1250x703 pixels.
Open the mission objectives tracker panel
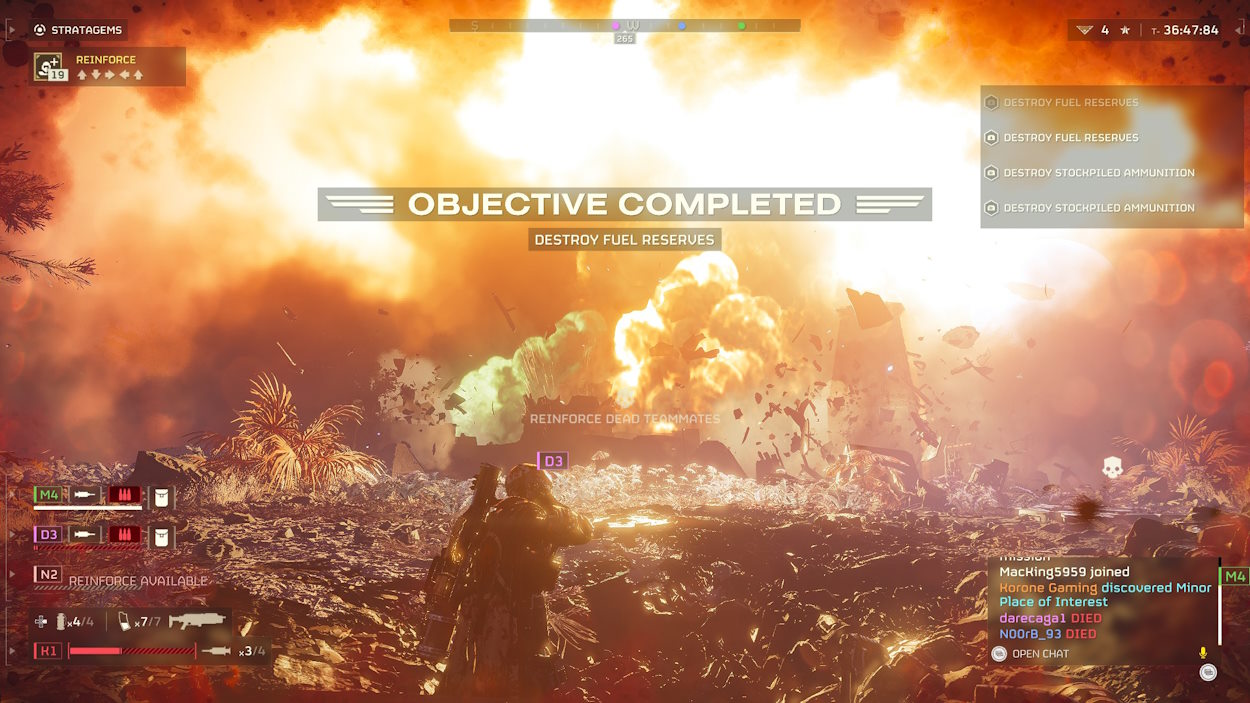pyautogui.click(x=1110, y=155)
